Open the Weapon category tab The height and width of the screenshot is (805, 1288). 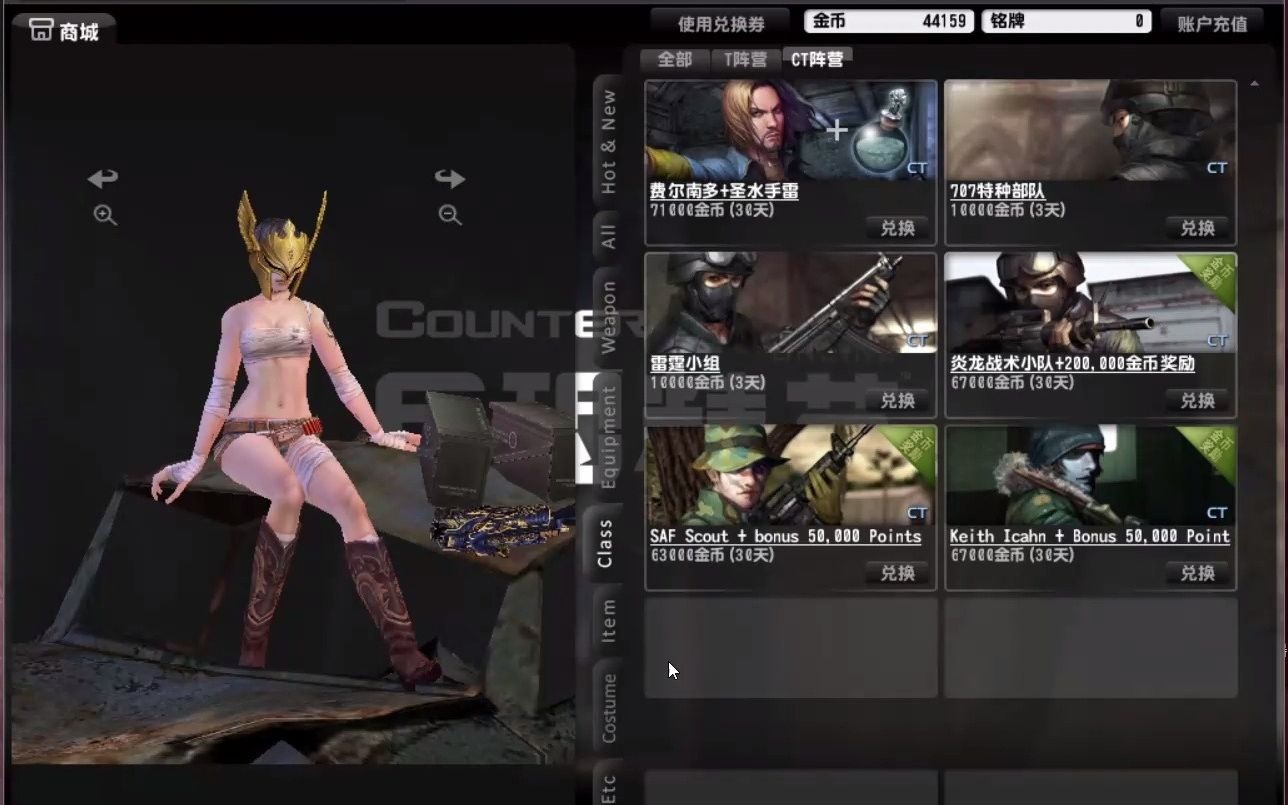click(608, 310)
